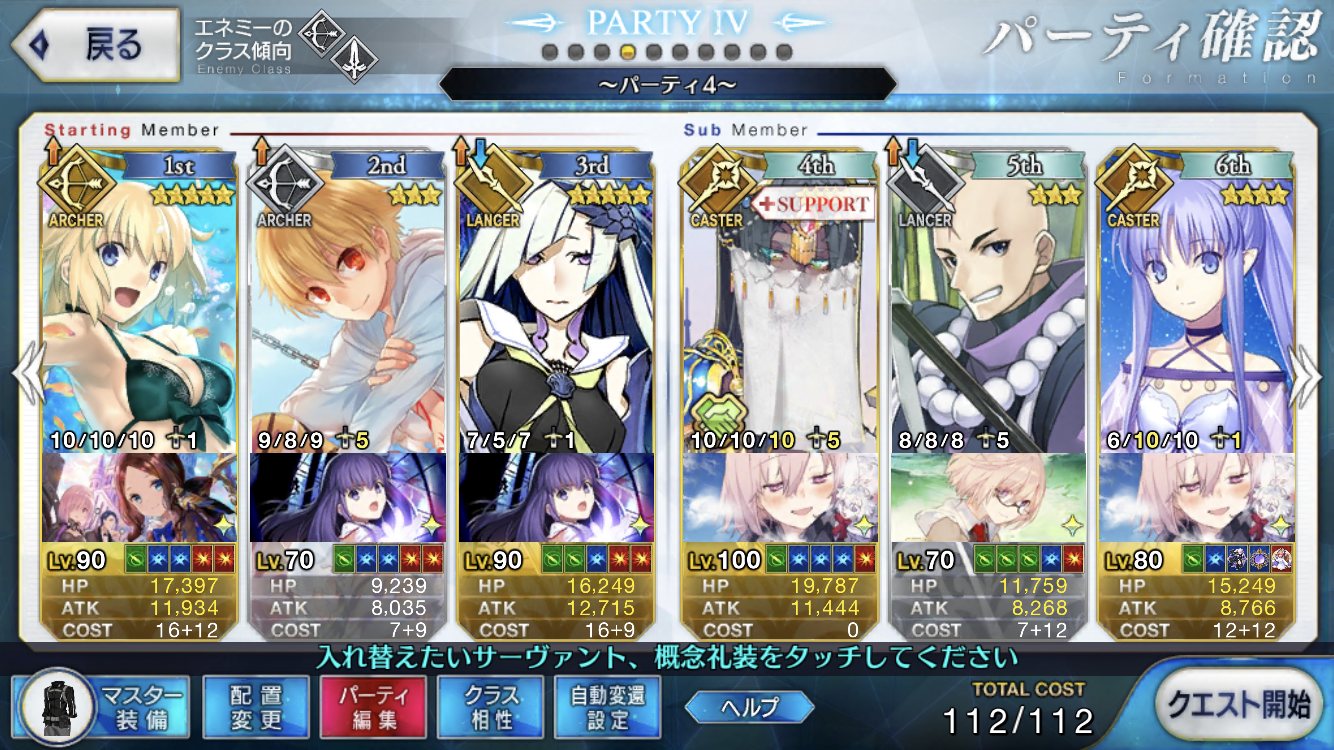
Task: Select the 4th slot support Caster card
Action: tap(778, 310)
